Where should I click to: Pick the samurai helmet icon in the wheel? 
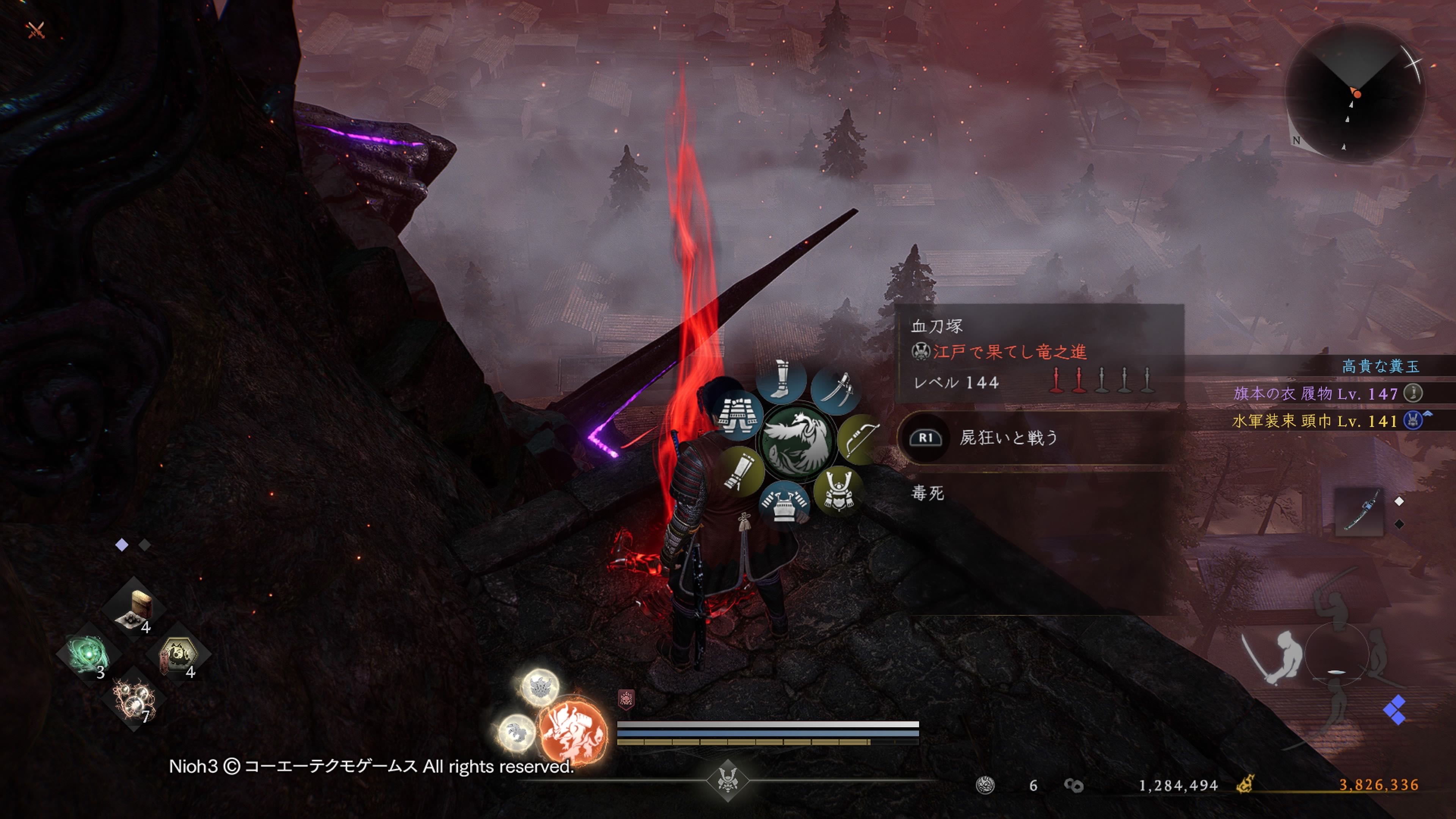(x=838, y=490)
